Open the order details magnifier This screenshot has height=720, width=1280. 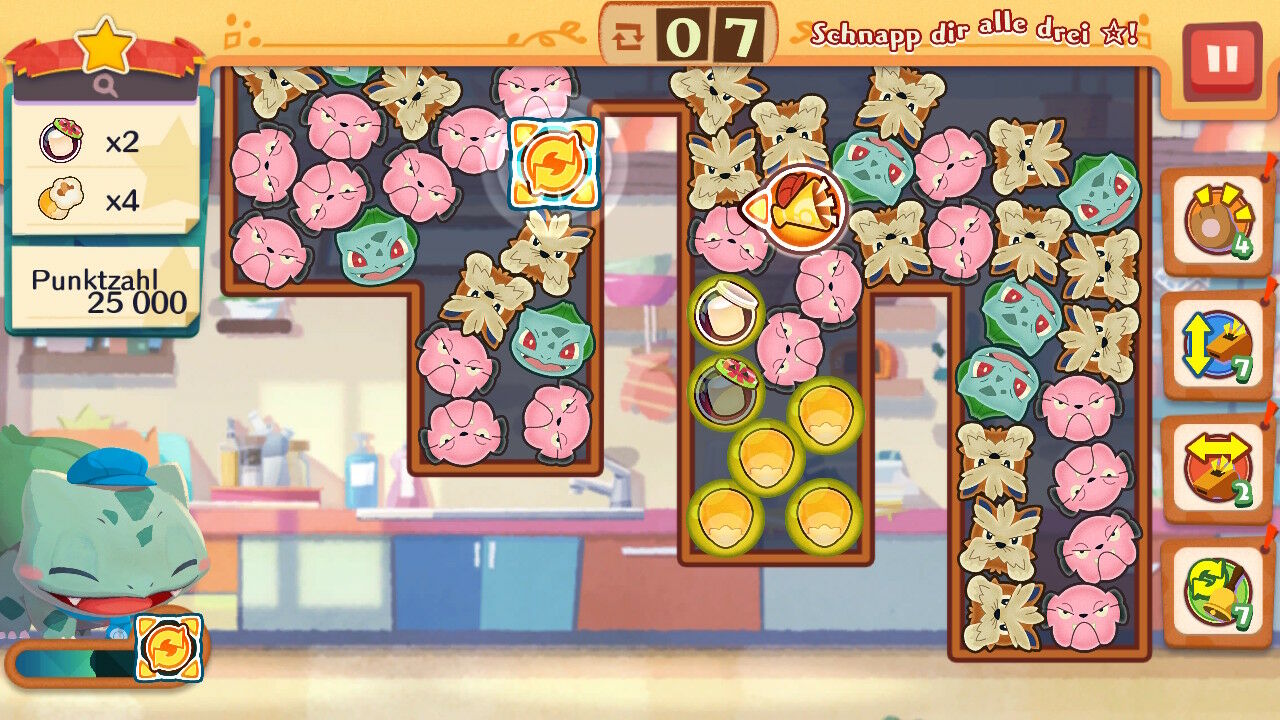tap(106, 87)
